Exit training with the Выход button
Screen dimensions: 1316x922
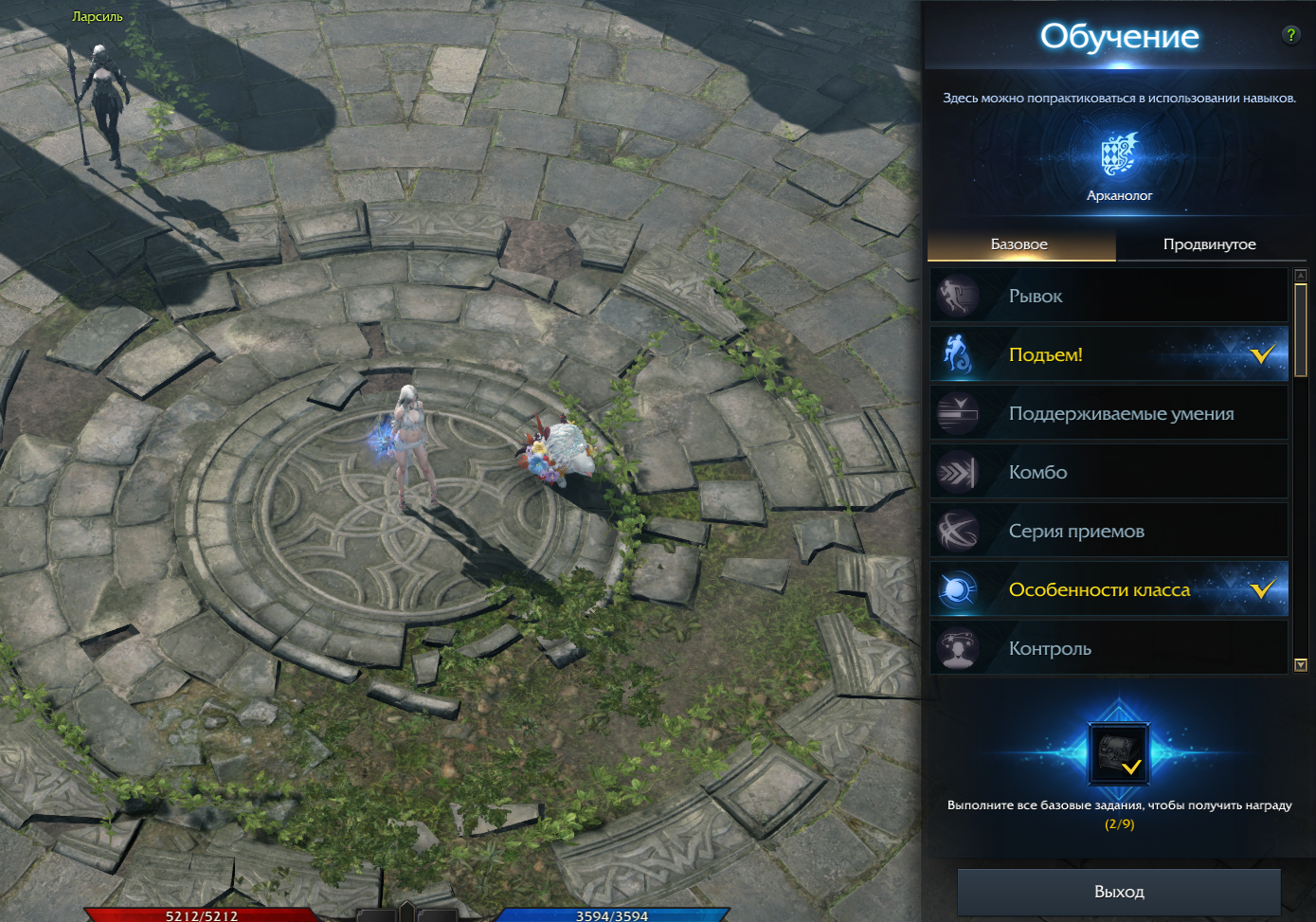tap(1119, 892)
